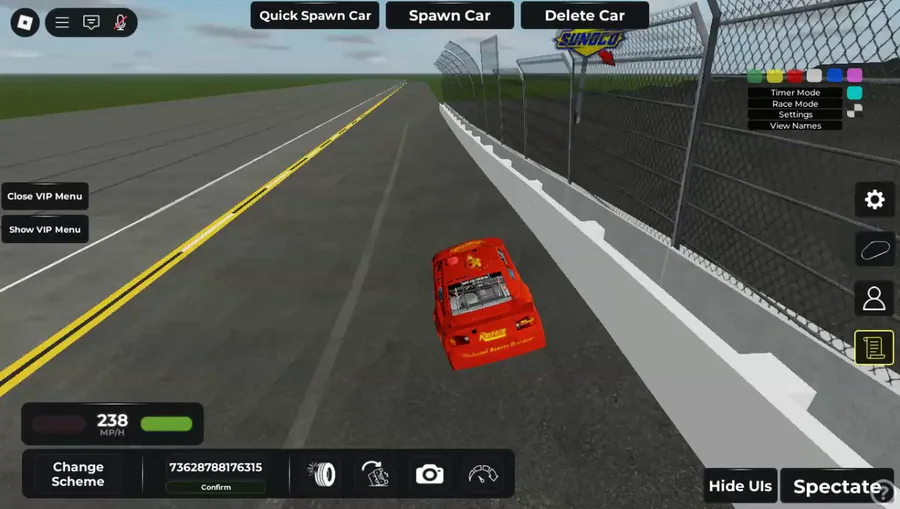Open the Roblox menu logo
900x509 pixels.
point(25,22)
